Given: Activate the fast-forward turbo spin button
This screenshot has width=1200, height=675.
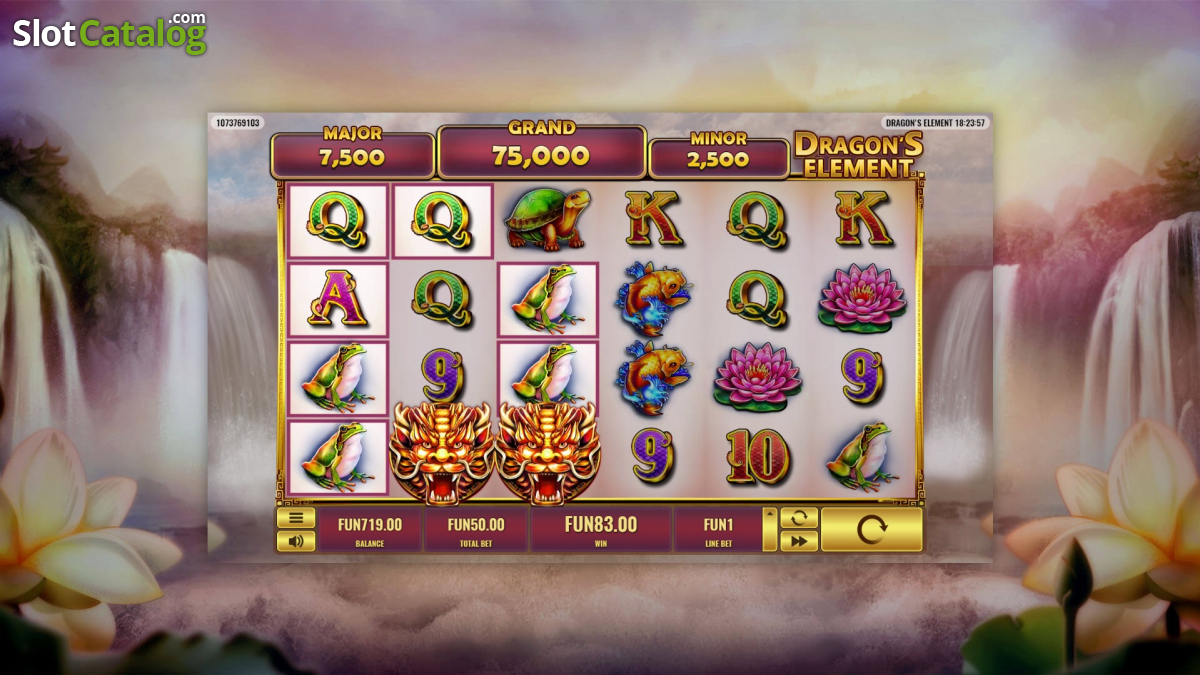Looking at the screenshot, I should (x=799, y=541).
